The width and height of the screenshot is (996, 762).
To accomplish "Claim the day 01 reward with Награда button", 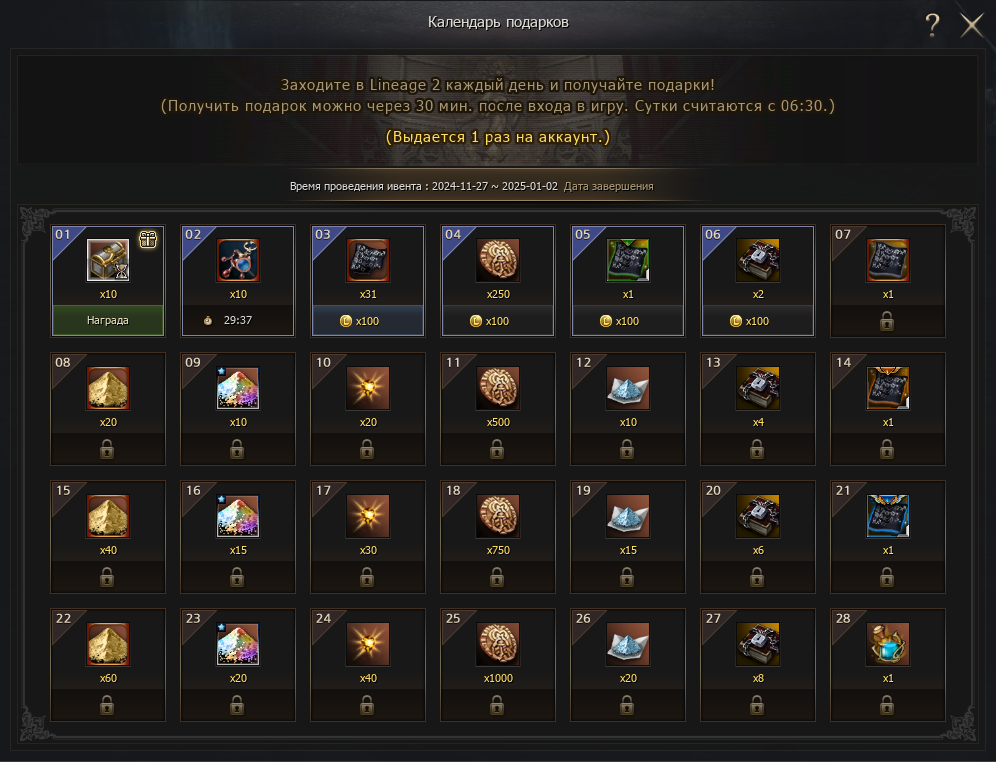I will [x=108, y=321].
